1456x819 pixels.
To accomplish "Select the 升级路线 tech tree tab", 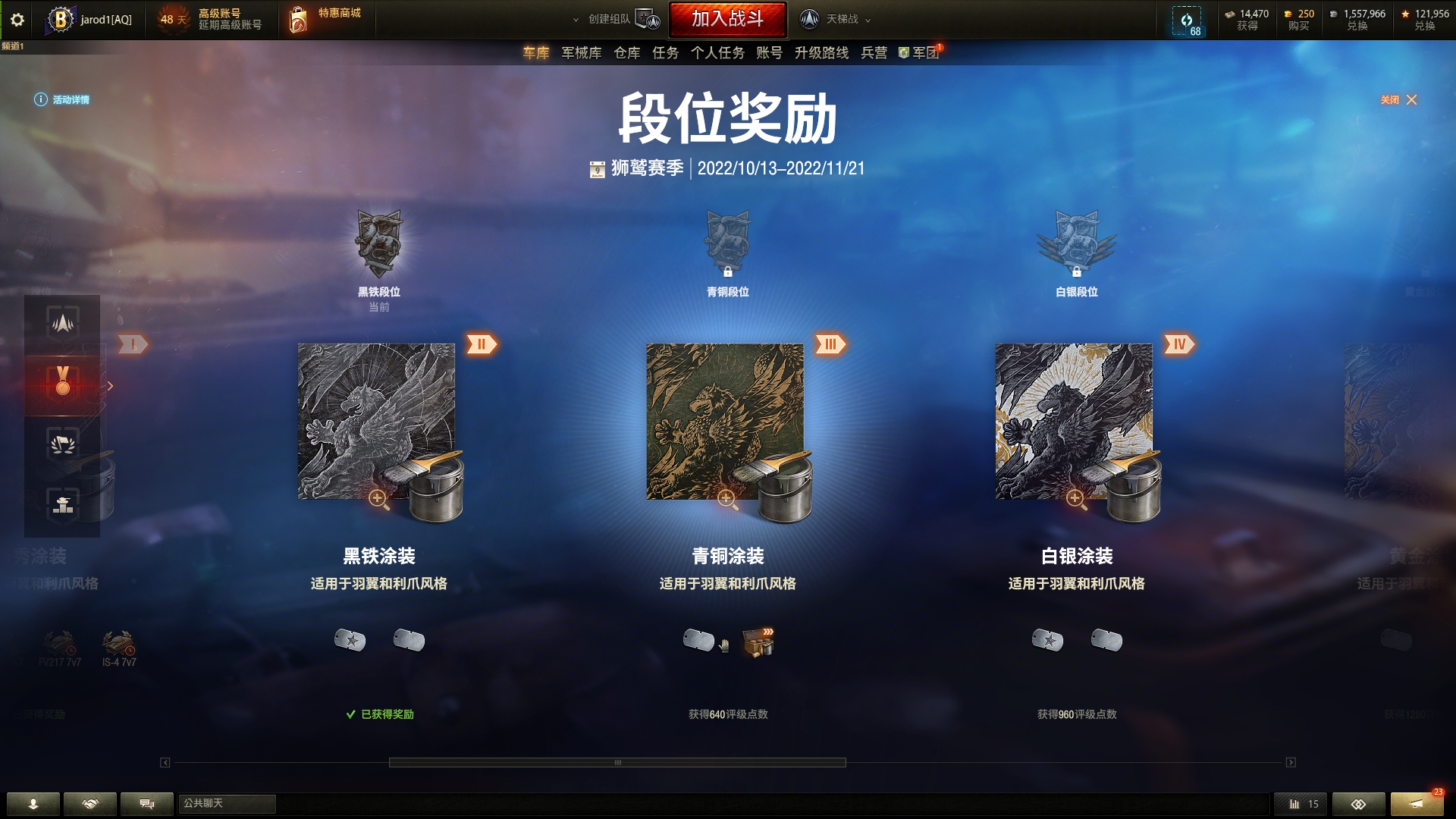I will tap(821, 53).
